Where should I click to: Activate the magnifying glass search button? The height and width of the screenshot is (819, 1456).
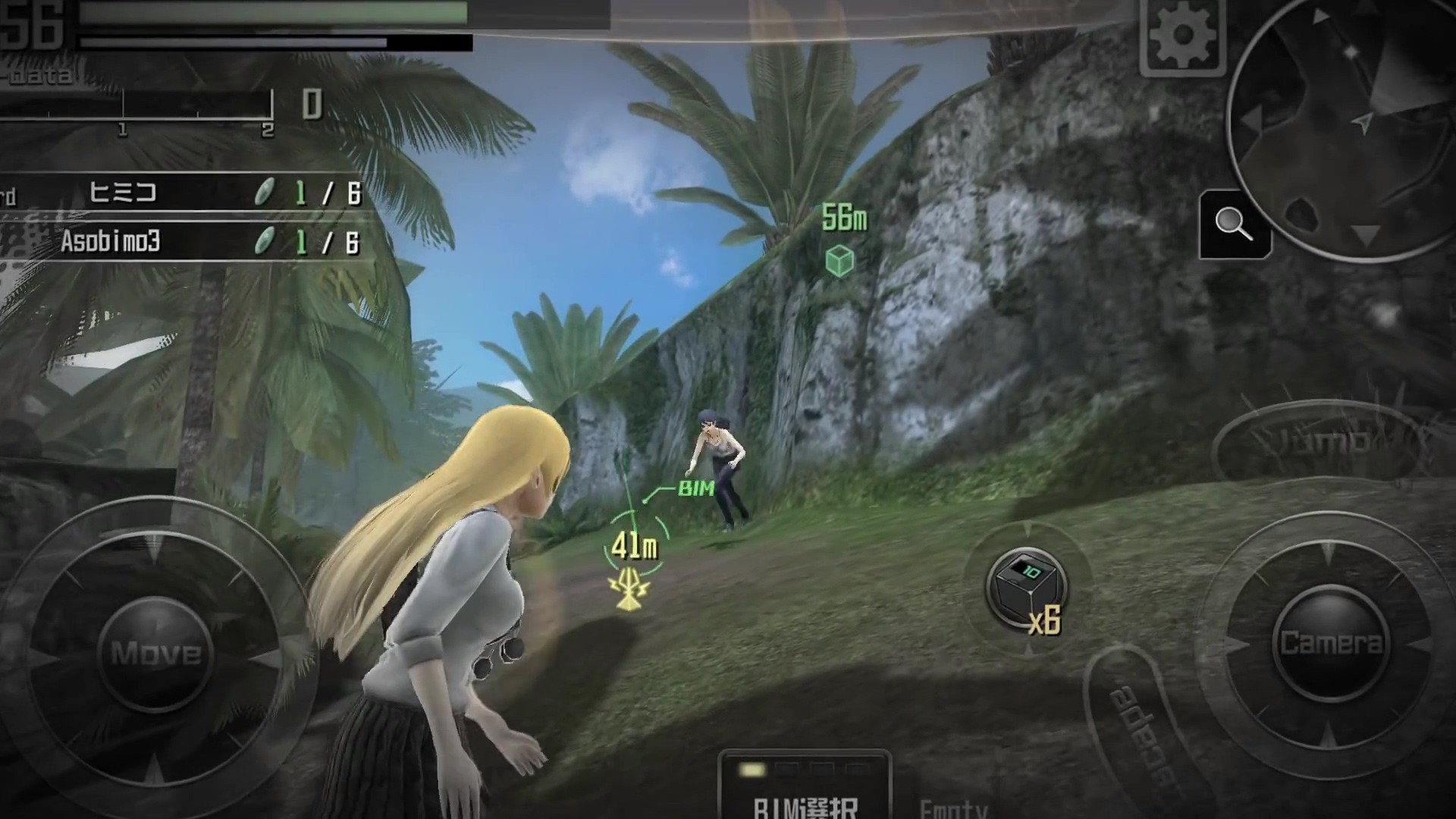tap(1234, 224)
